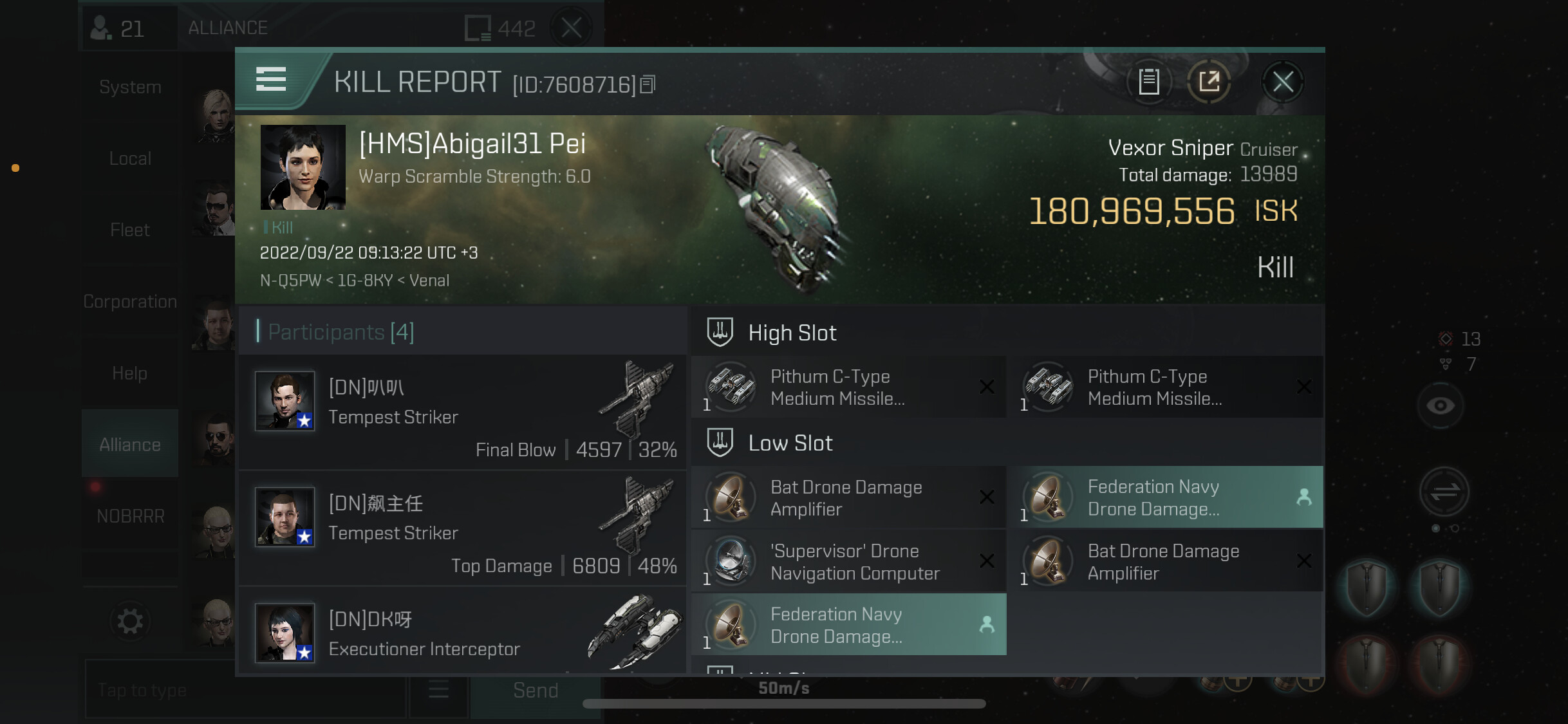The image size is (1568, 724).
Task: Select the Final Blow Tempest Striker participant
Action: (462, 413)
